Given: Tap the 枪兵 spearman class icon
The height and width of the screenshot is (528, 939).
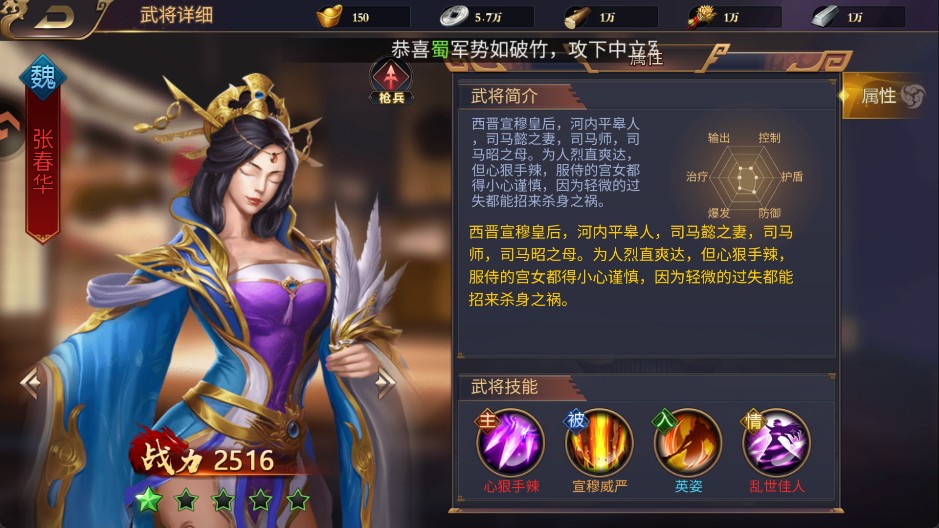Looking at the screenshot, I should tap(391, 80).
